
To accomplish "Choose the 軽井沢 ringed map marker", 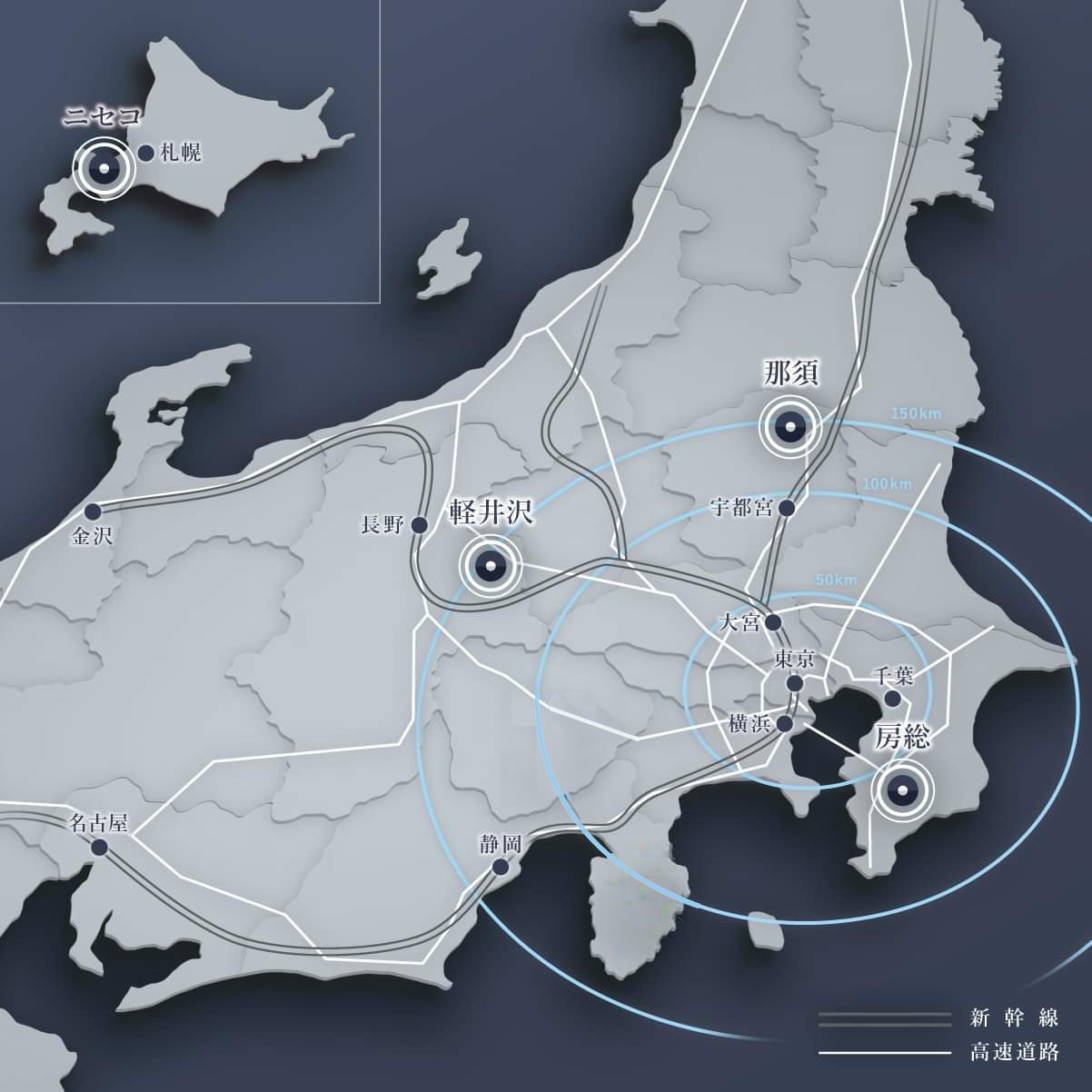I will click(491, 566).
